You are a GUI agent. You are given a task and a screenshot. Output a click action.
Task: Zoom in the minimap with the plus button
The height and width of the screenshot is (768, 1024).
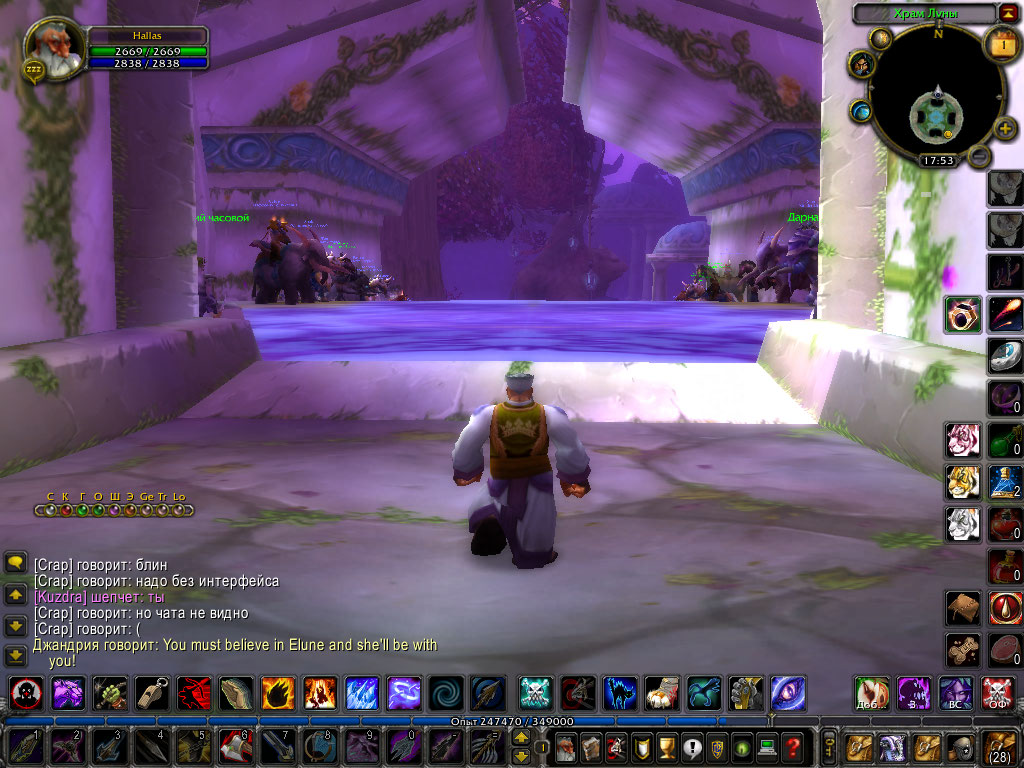(1006, 129)
